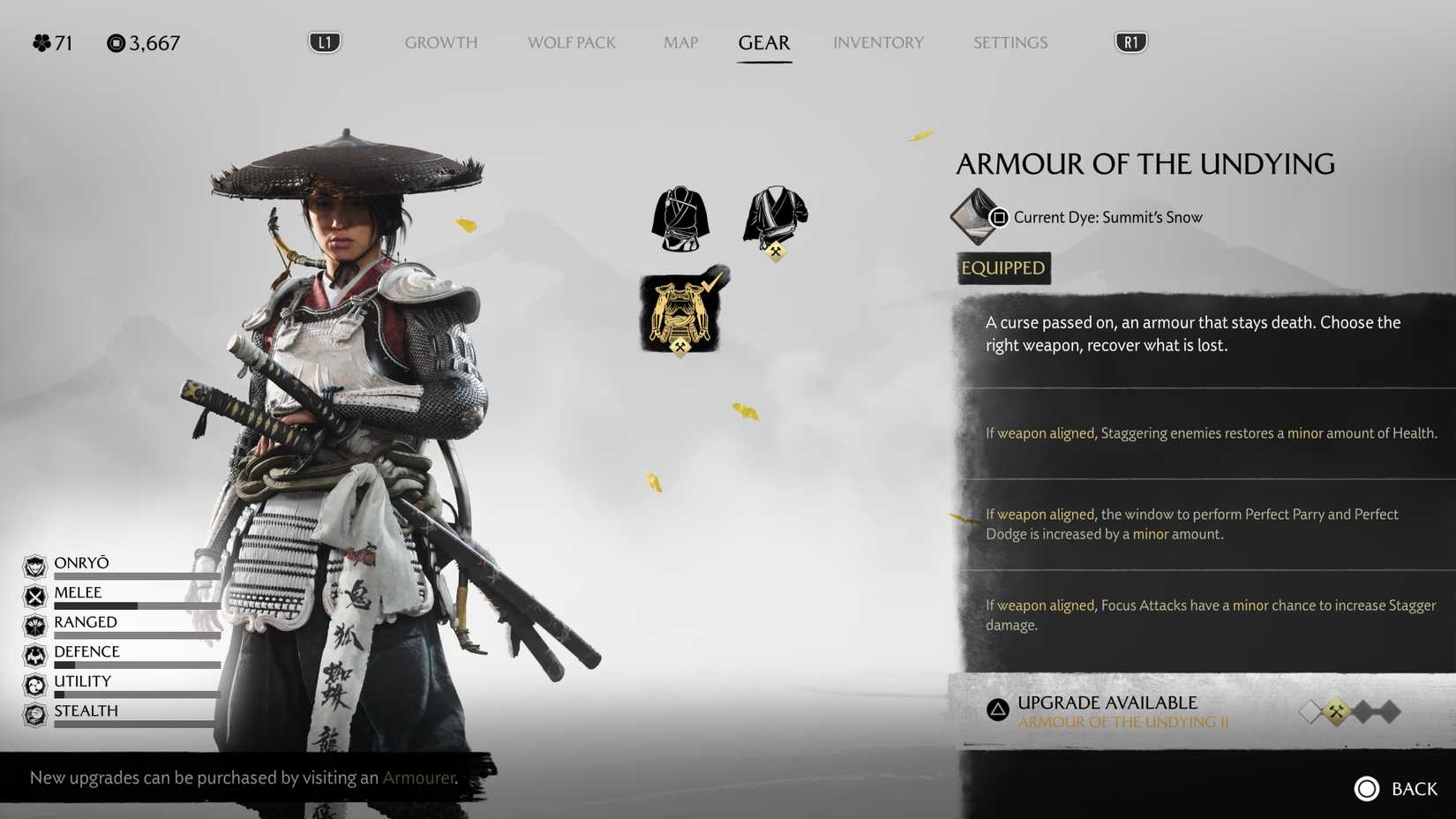The image size is (1456, 819).
Task: Open the Wolf Pack menu
Action: (571, 42)
